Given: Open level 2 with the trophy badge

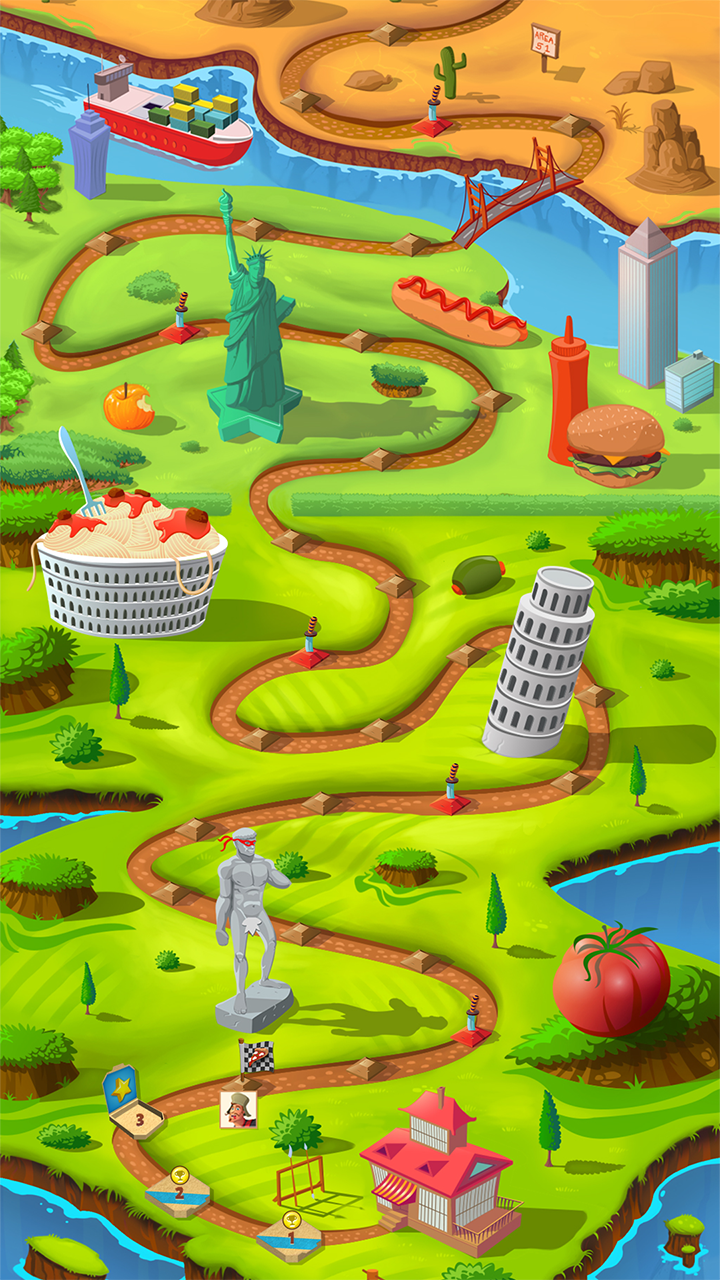Looking at the screenshot, I should (x=178, y=1190).
